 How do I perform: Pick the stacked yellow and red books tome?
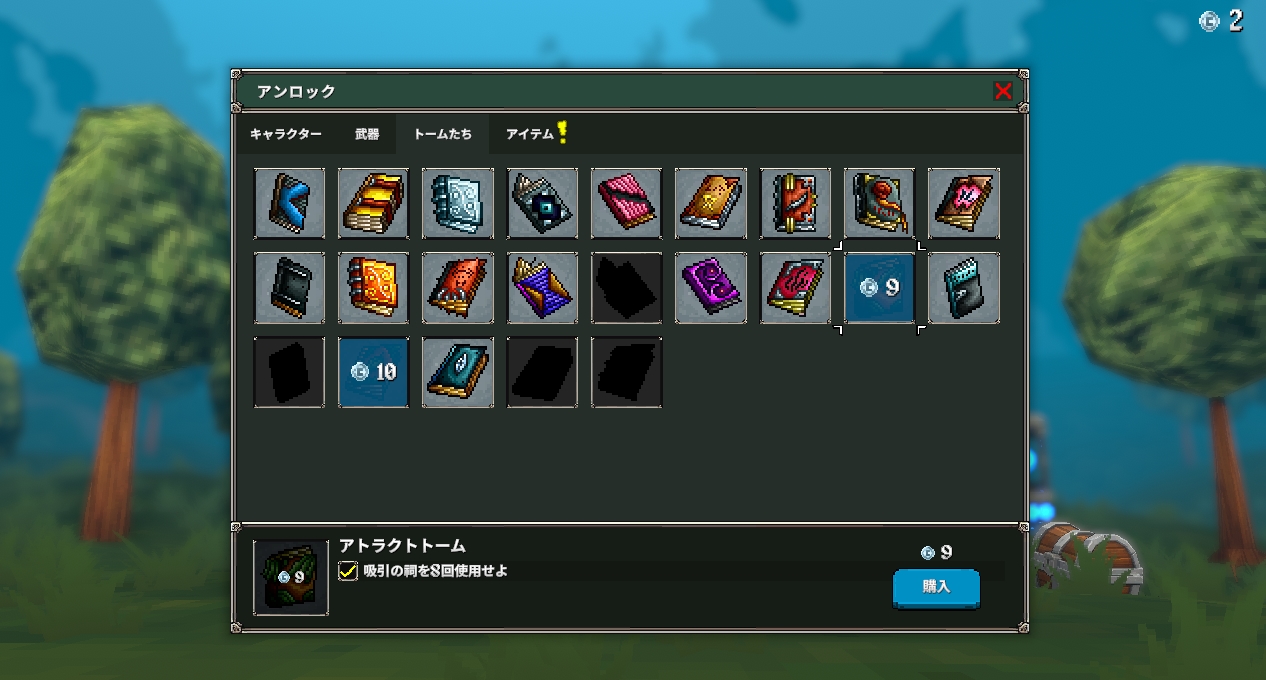point(373,204)
